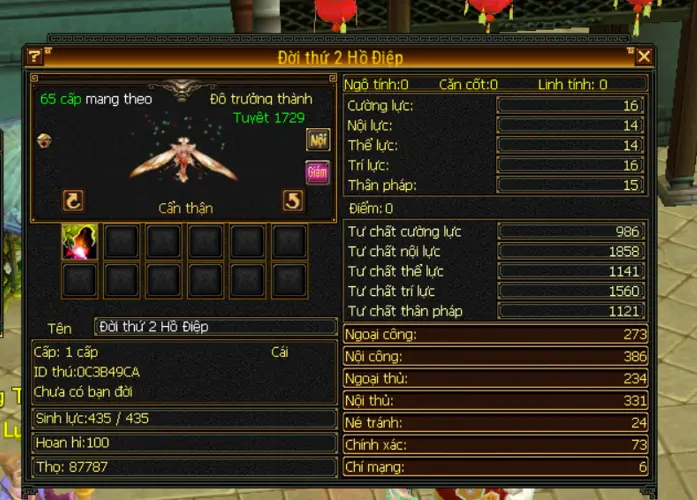
Task: Close the Đời thứ 2 Hồ Điệp window
Action: [644, 57]
